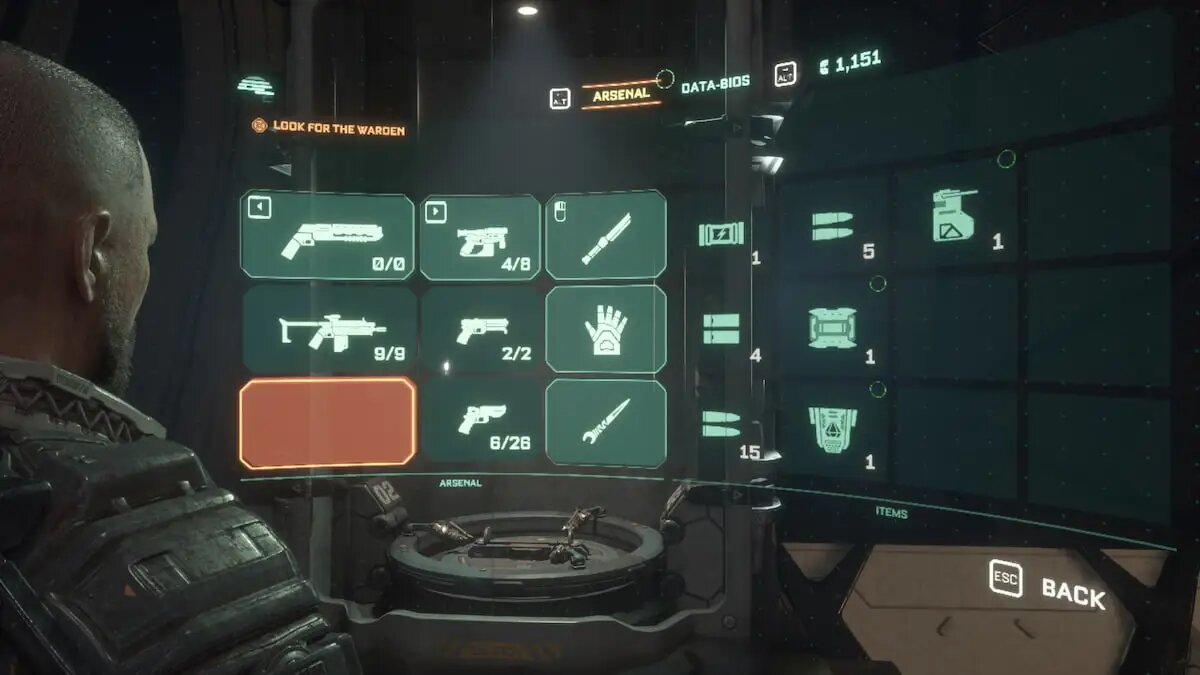Select the shotgun slot showing 0/0 ammo
This screenshot has height=675, width=1200.
[x=327, y=236]
